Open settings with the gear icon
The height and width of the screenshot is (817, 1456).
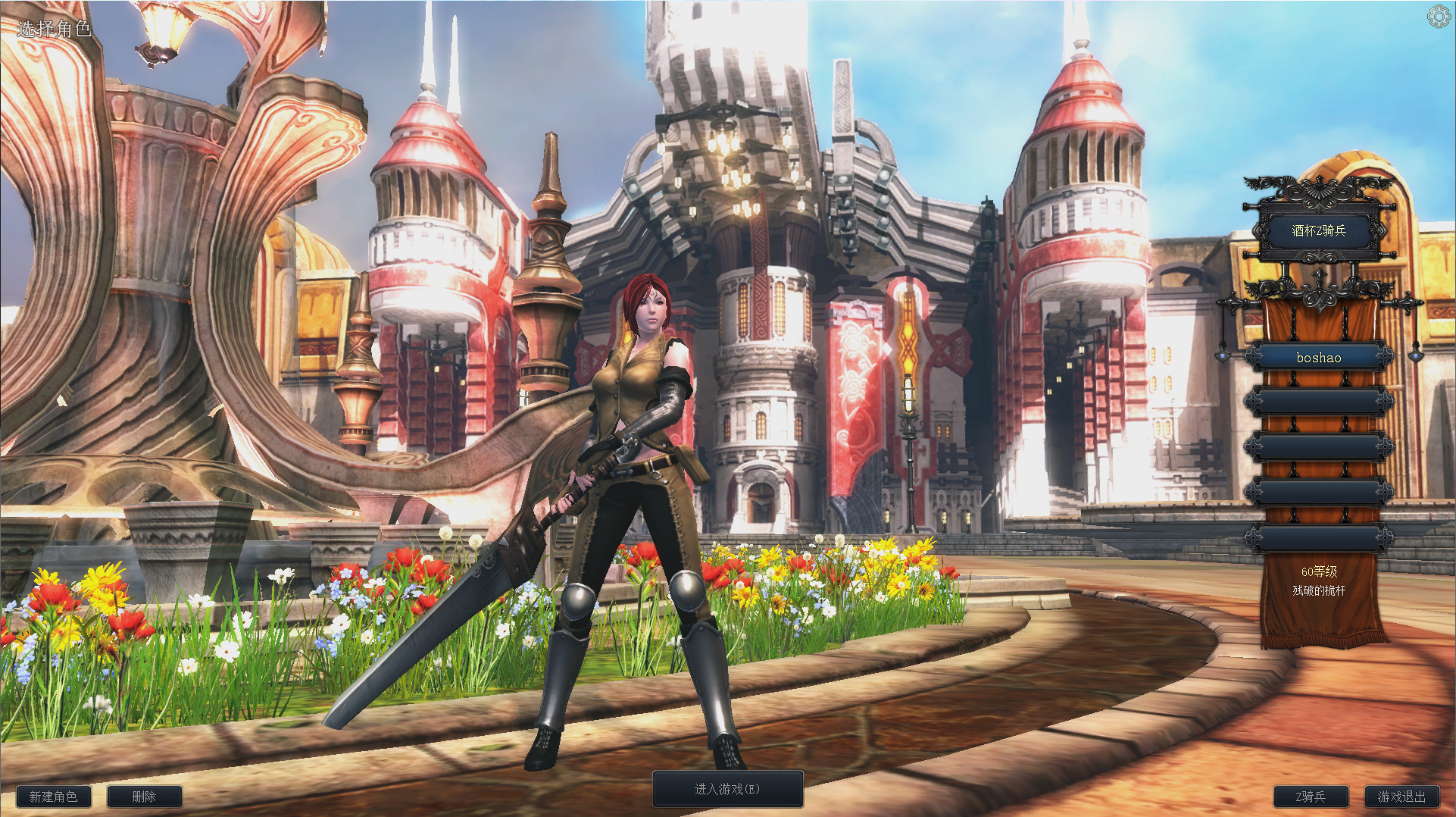click(1438, 17)
